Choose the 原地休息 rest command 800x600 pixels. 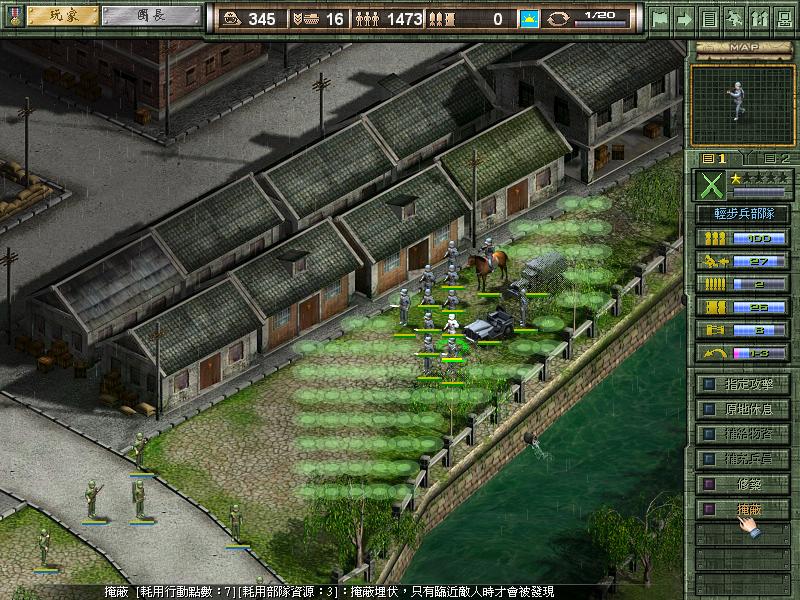click(743, 409)
